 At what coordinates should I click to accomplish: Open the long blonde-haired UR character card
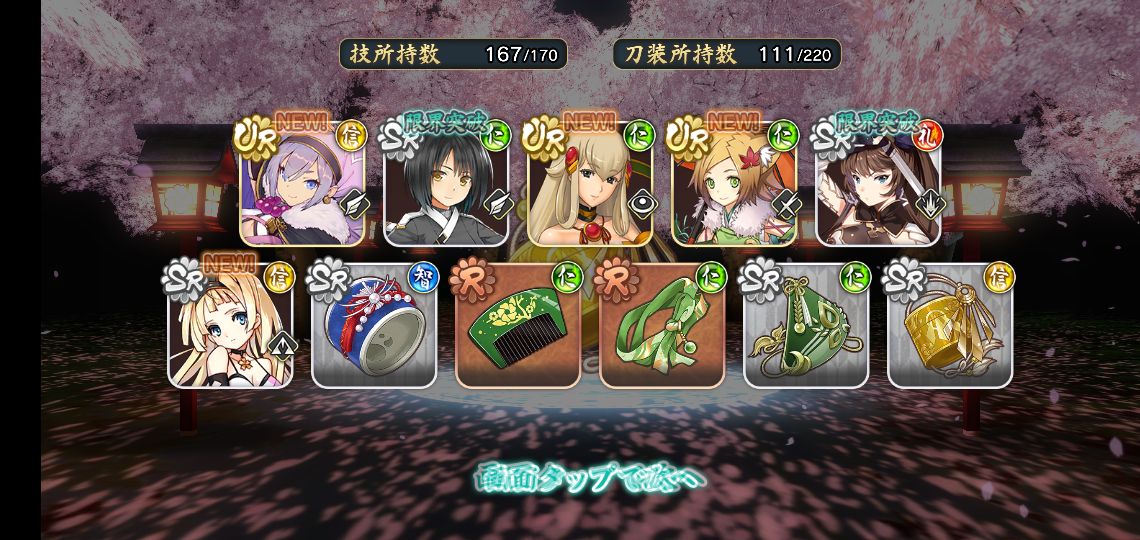590,185
